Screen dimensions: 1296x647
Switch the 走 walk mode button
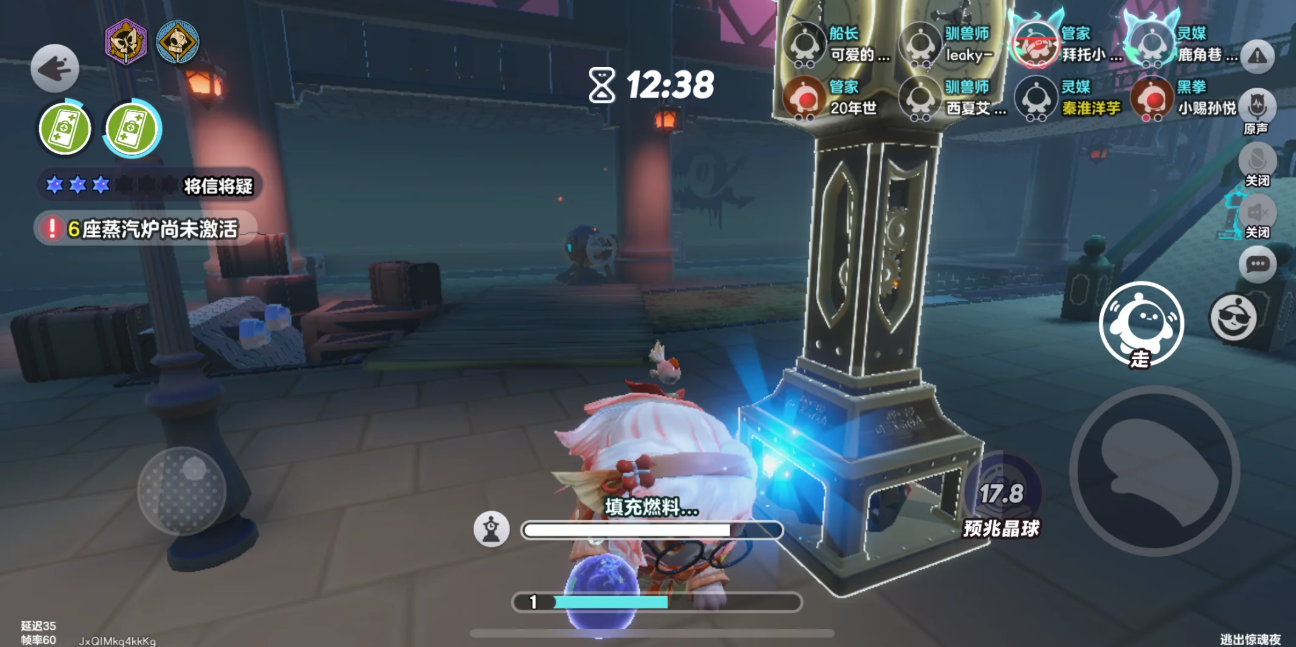tap(1140, 324)
